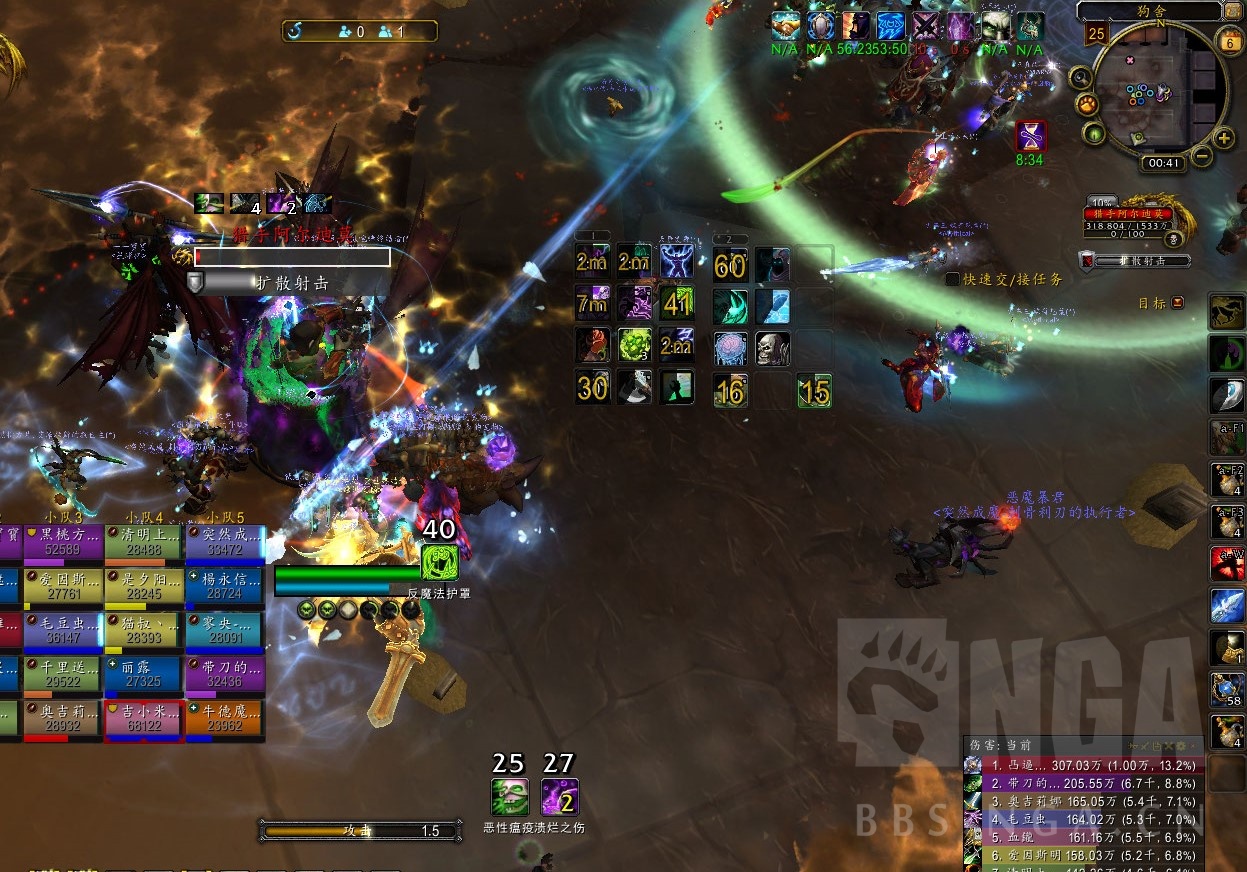Activate the lightning-charged figure ability icon

click(677, 262)
